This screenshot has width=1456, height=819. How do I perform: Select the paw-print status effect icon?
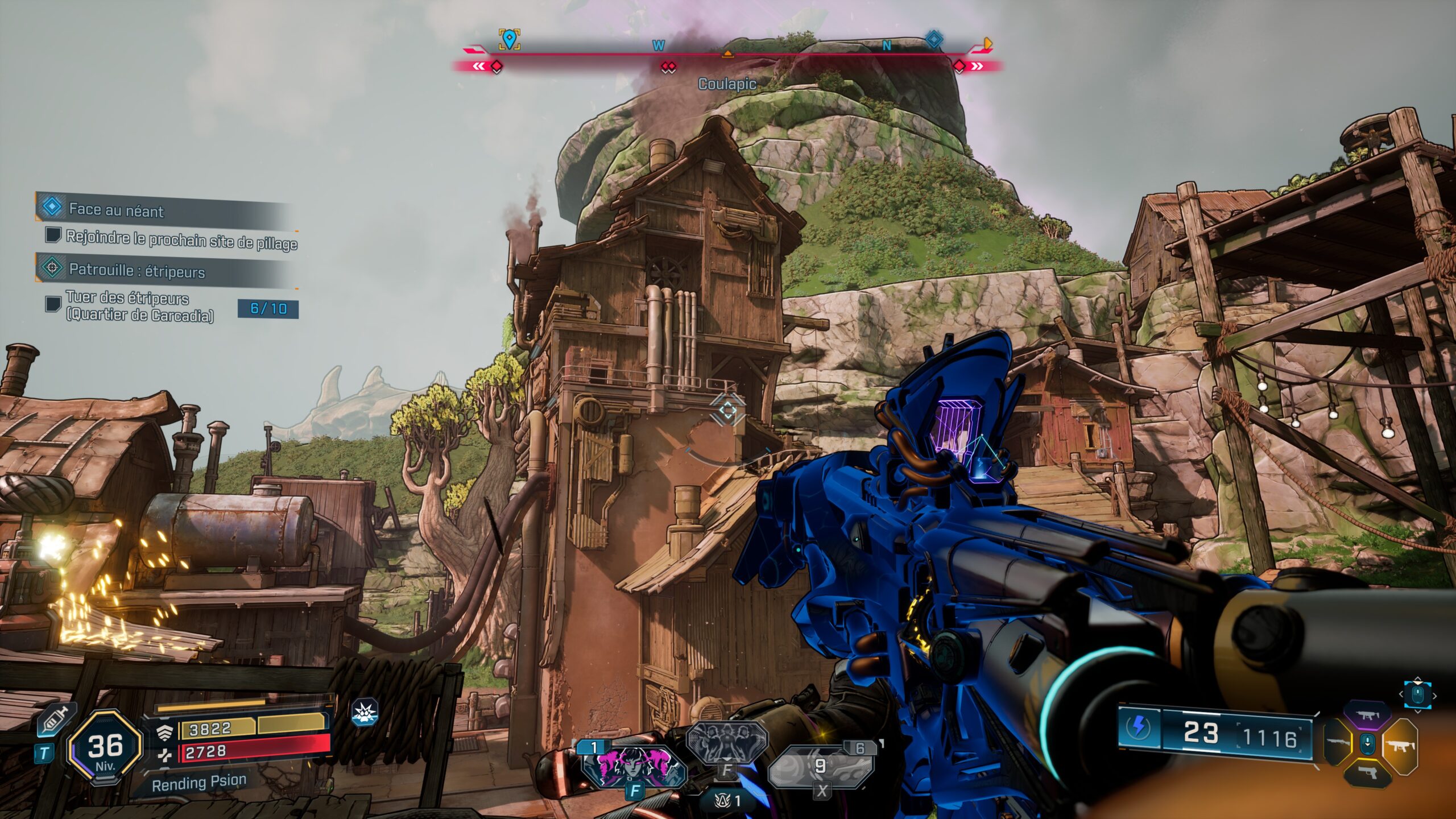[365, 713]
